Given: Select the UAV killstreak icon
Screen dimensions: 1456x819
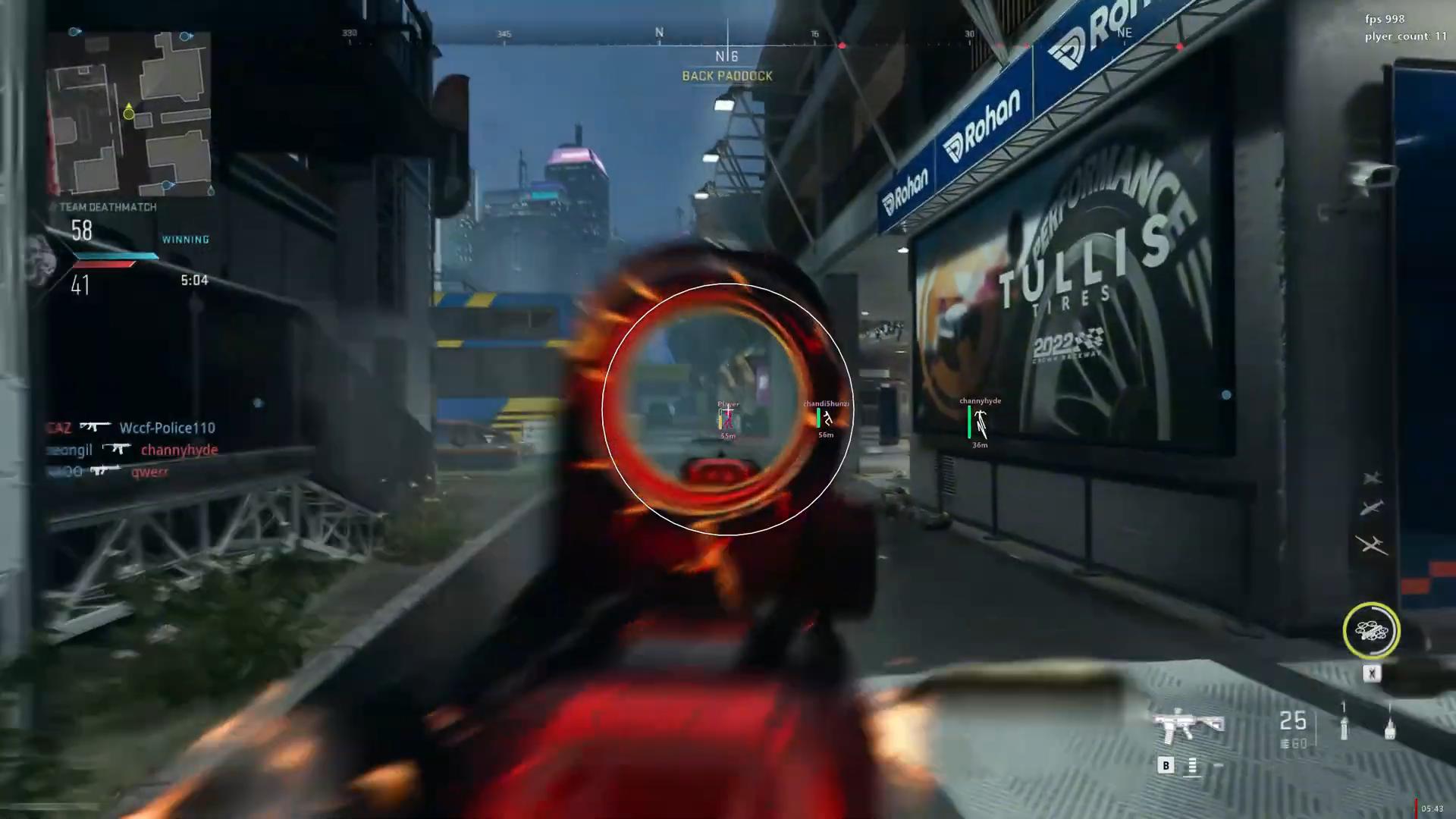Looking at the screenshot, I should click(x=1372, y=544).
